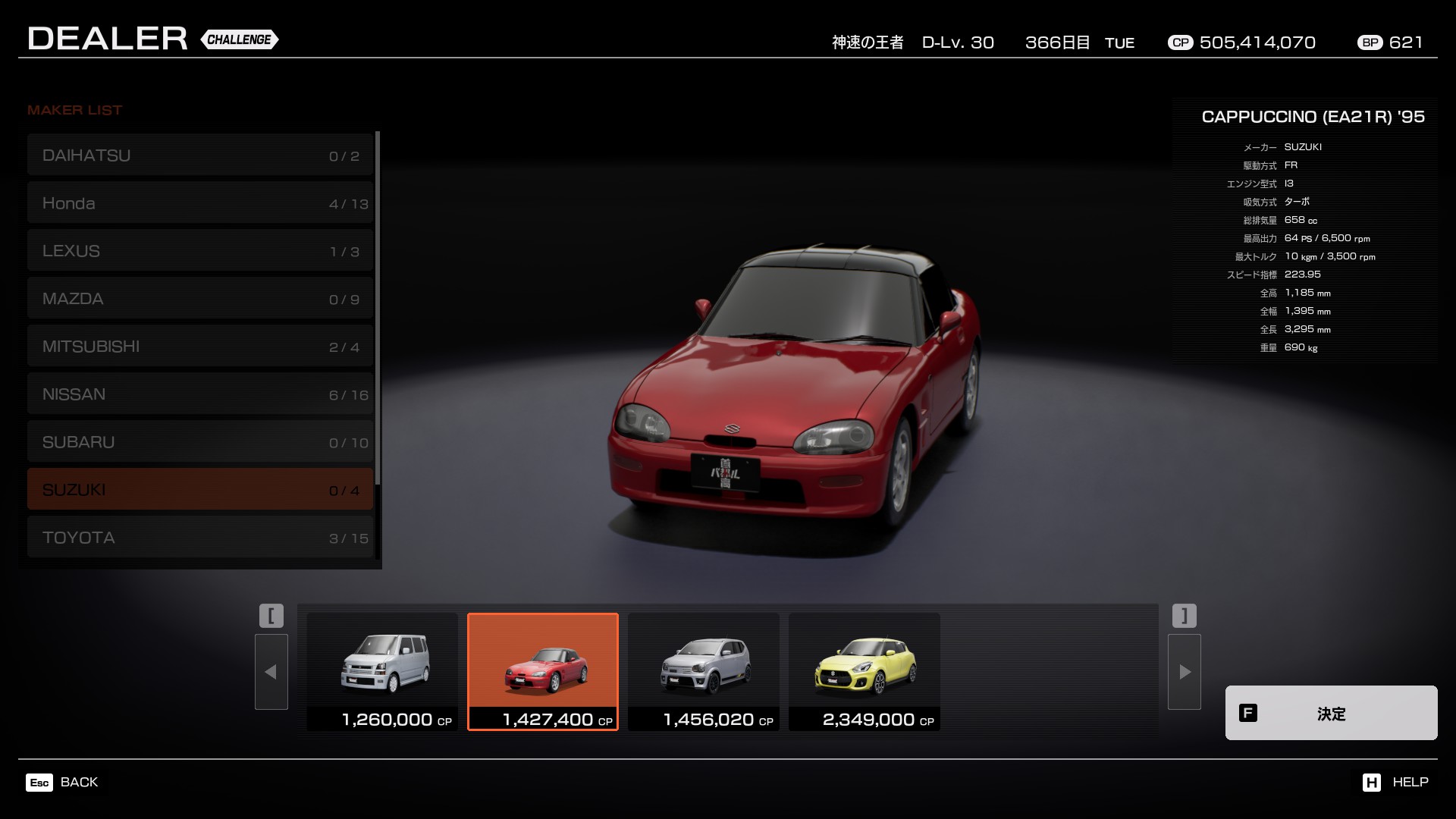Viewport: 1456px width, 819px height.
Task: Select the silver wagon priced 1,260,000 CP
Action: (x=382, y=672)
